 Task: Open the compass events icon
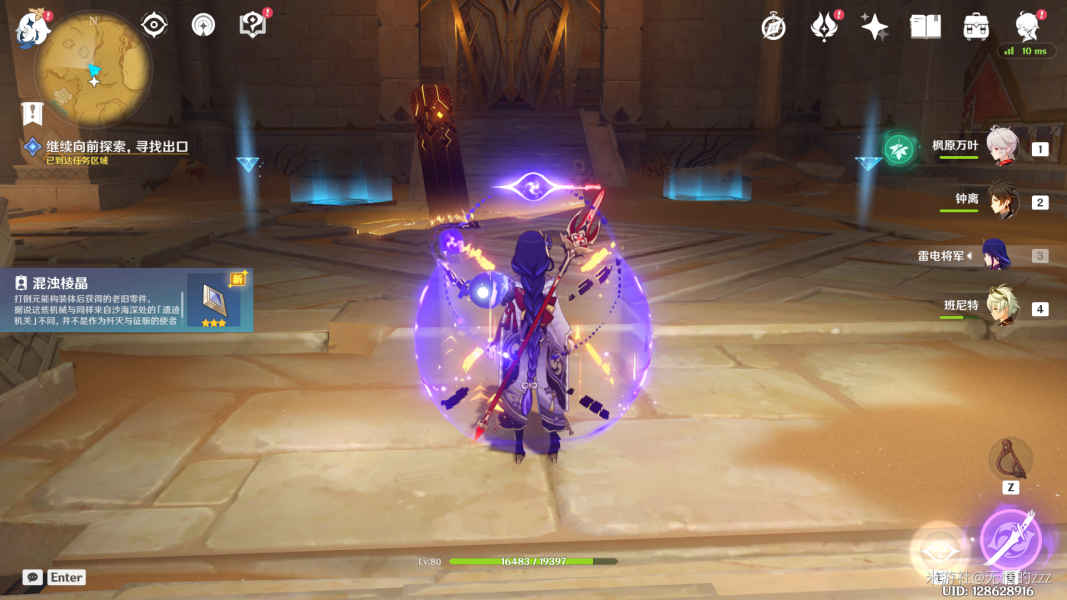[773, 27]
